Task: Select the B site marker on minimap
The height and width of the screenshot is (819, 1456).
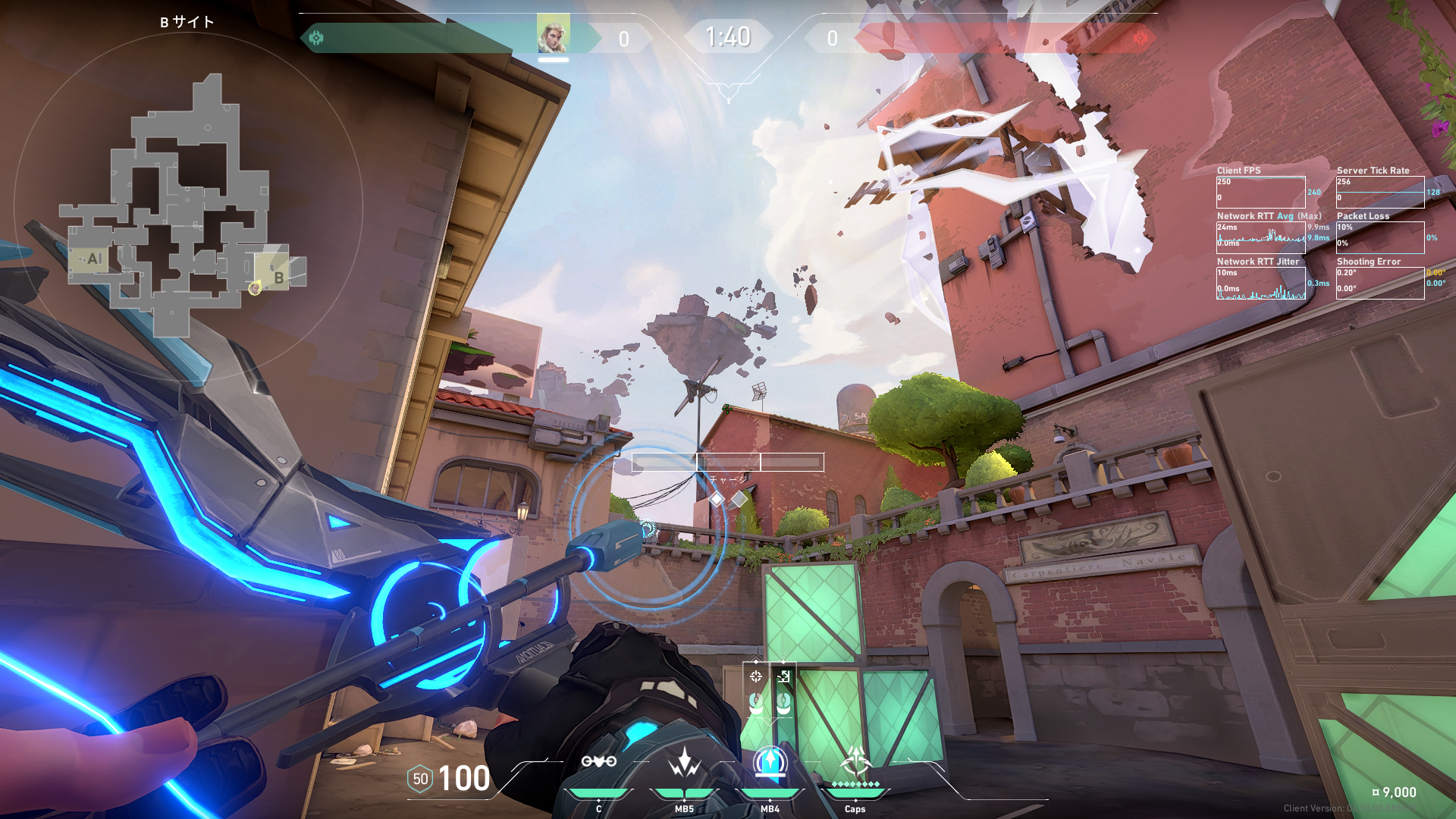Action: point(278,278)
